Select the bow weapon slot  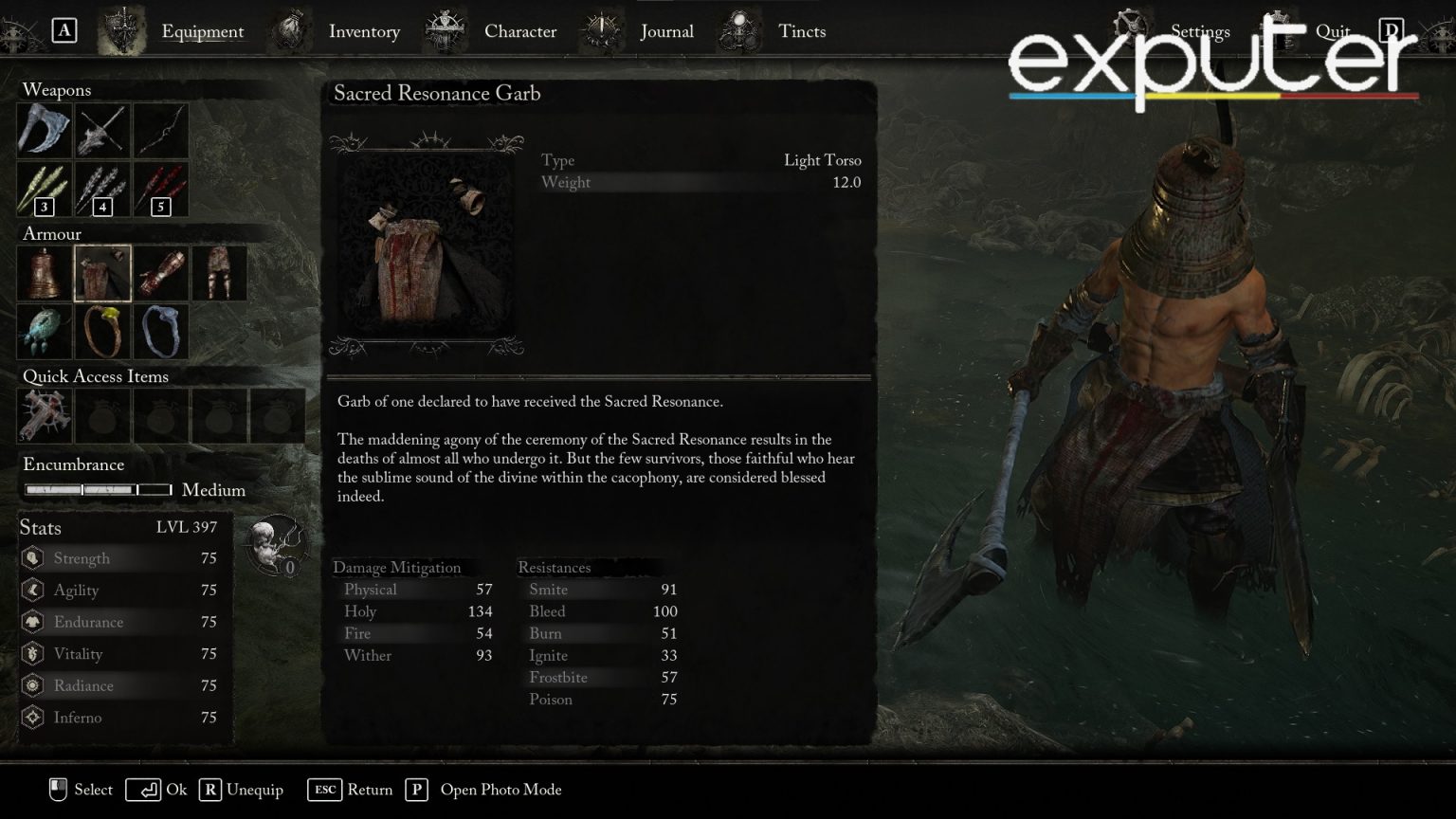[161, 130]
